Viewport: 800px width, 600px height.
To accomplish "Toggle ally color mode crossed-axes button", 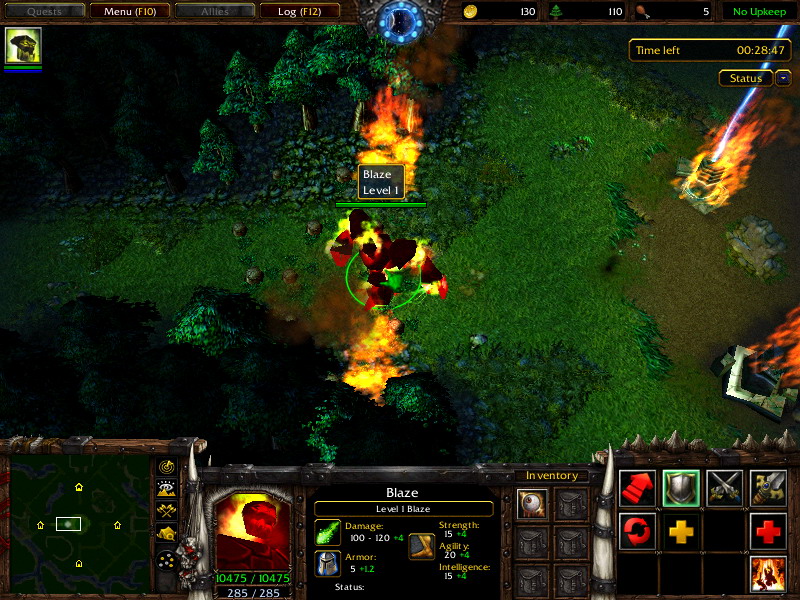I will click(x=166, y=511).
